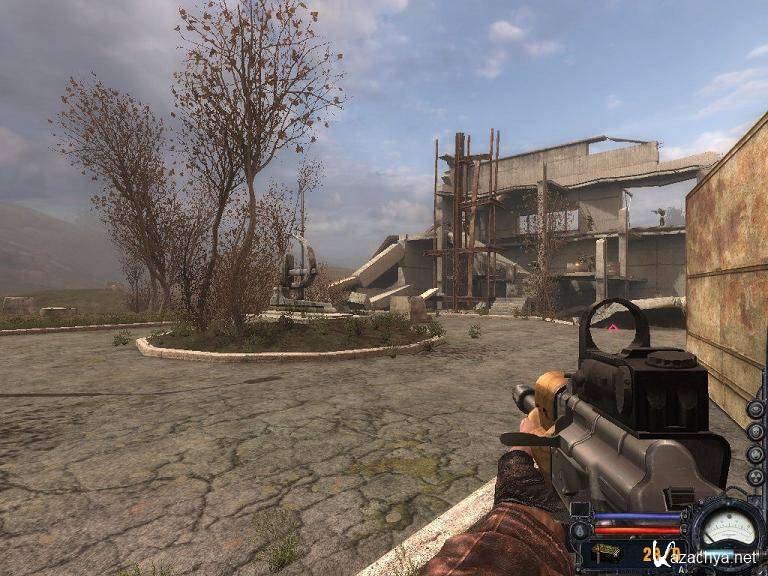768x576 pixels.
Task: Click the radiation hazard indicator icon
Action: [756, 478]
